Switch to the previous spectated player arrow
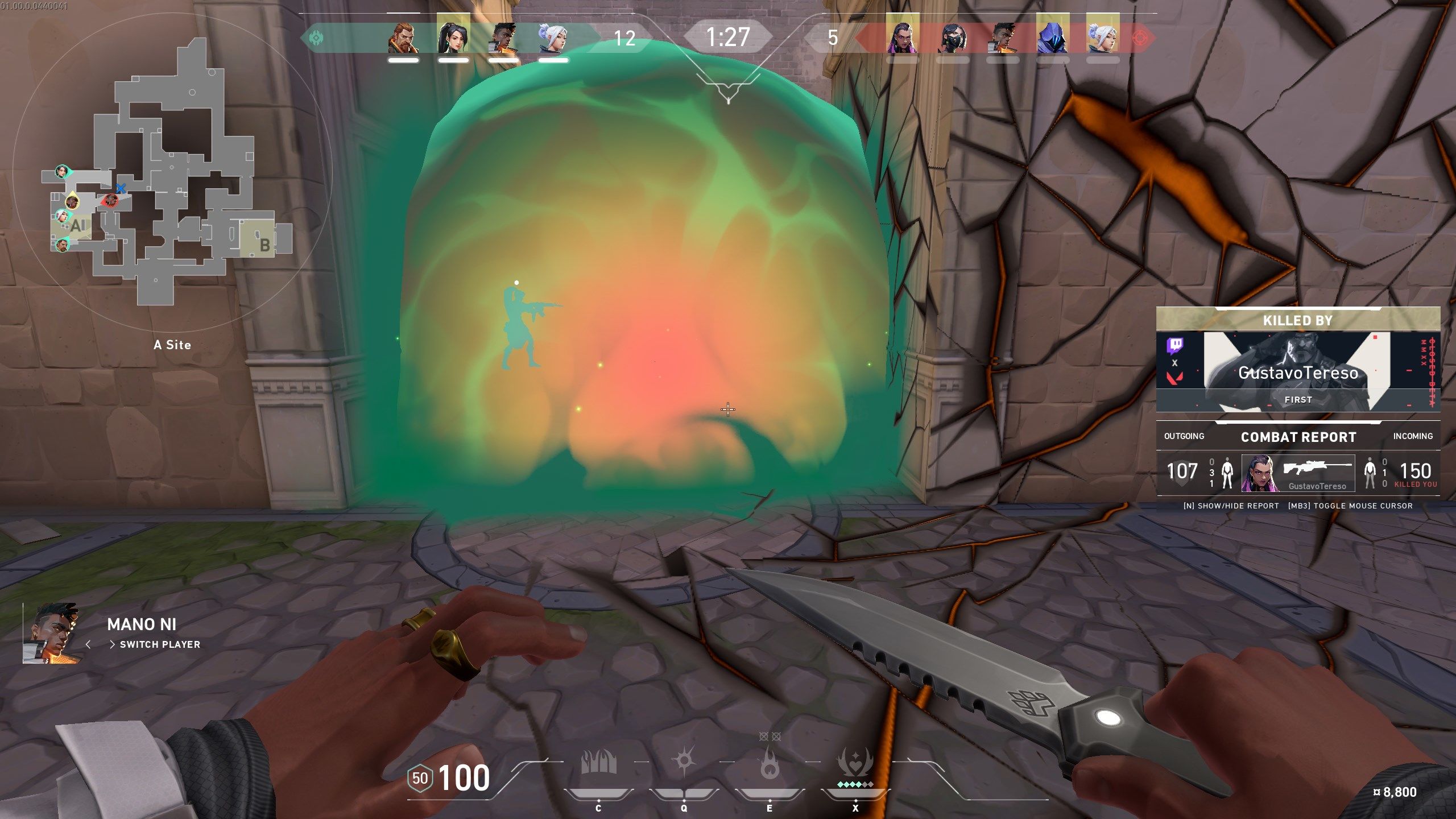 (88, 644)
